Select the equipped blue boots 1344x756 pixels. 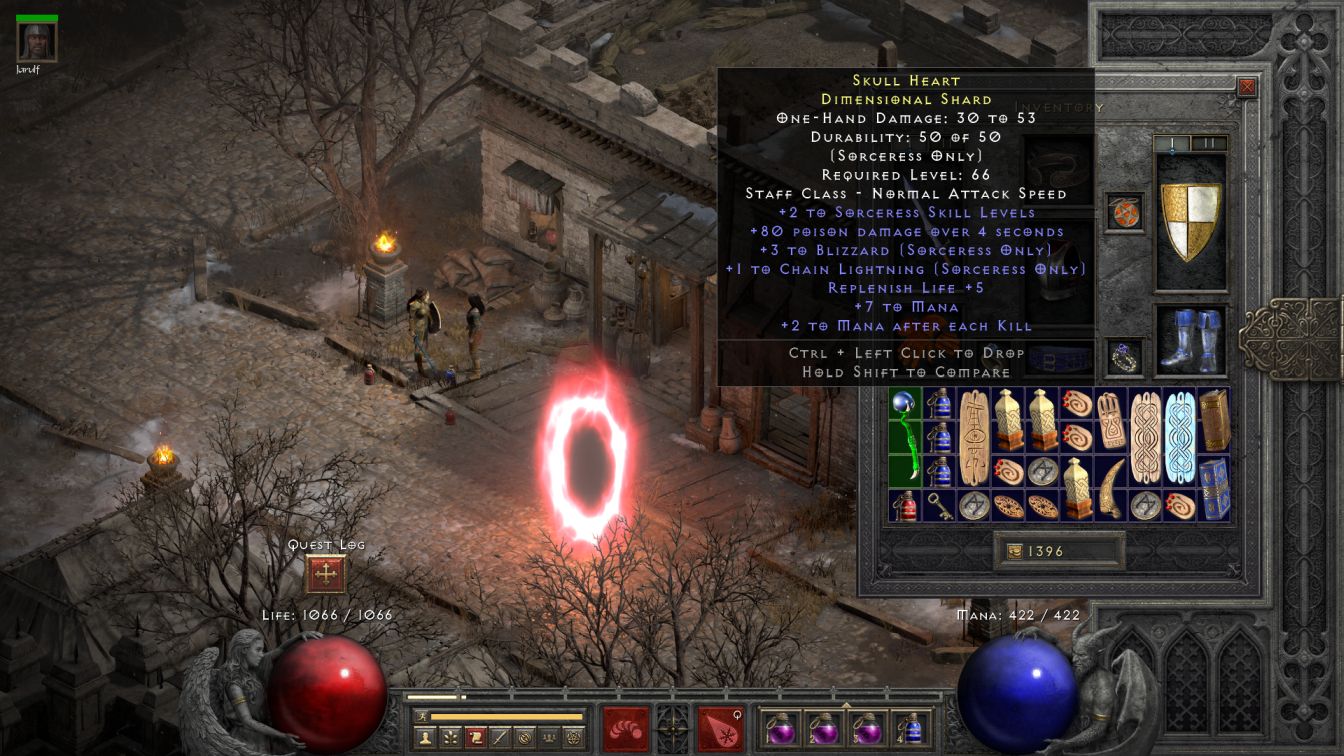[x=1190, y=341]
